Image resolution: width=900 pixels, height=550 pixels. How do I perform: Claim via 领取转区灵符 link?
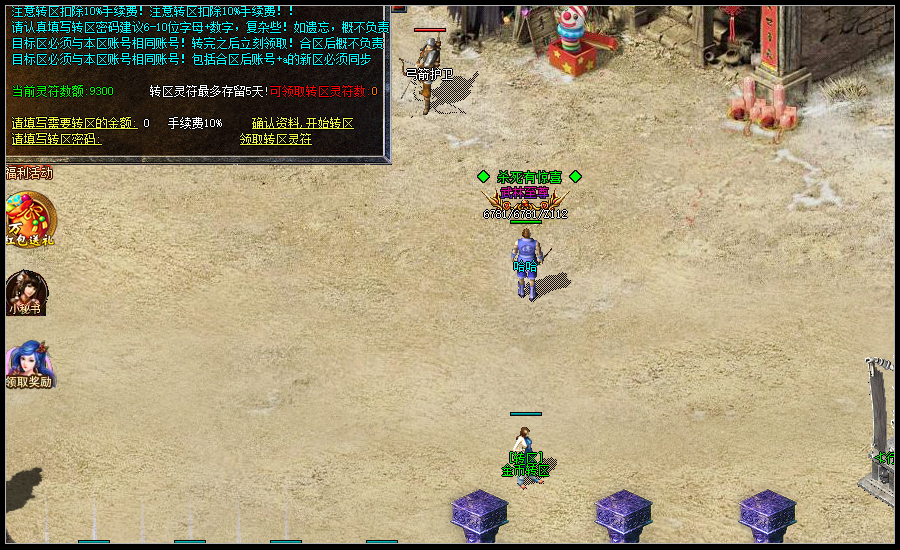coord(275,139)
